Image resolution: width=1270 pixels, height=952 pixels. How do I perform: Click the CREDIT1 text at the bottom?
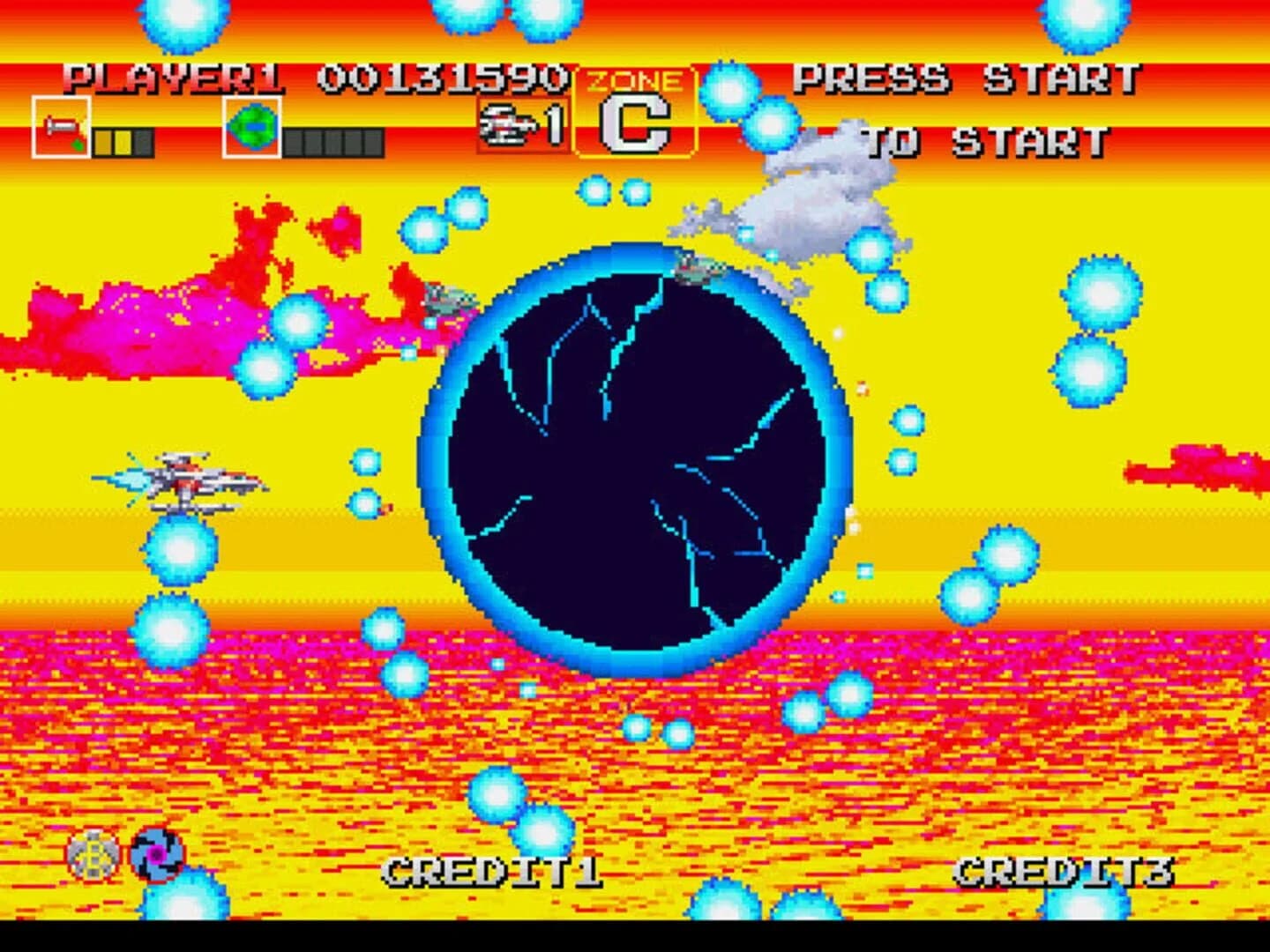pyautogui.click(x=494, y=870)
